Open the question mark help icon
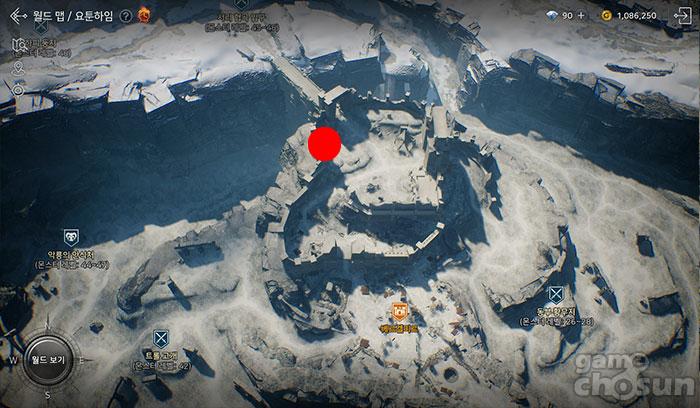The height and width of the screenshot is (408, 700). [125, 16]
